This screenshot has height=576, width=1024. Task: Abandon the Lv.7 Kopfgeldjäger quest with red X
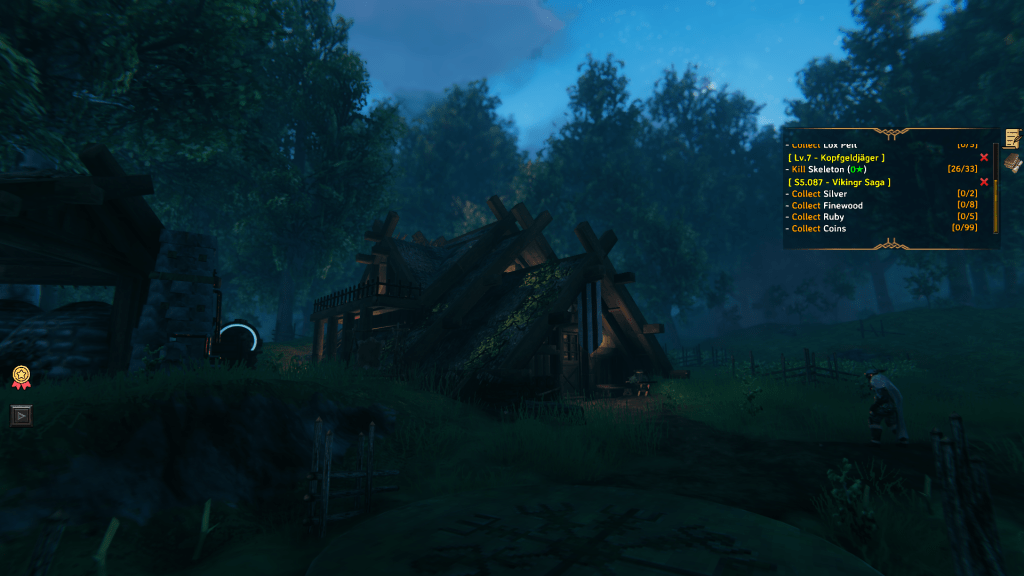[x=984, y=157]
